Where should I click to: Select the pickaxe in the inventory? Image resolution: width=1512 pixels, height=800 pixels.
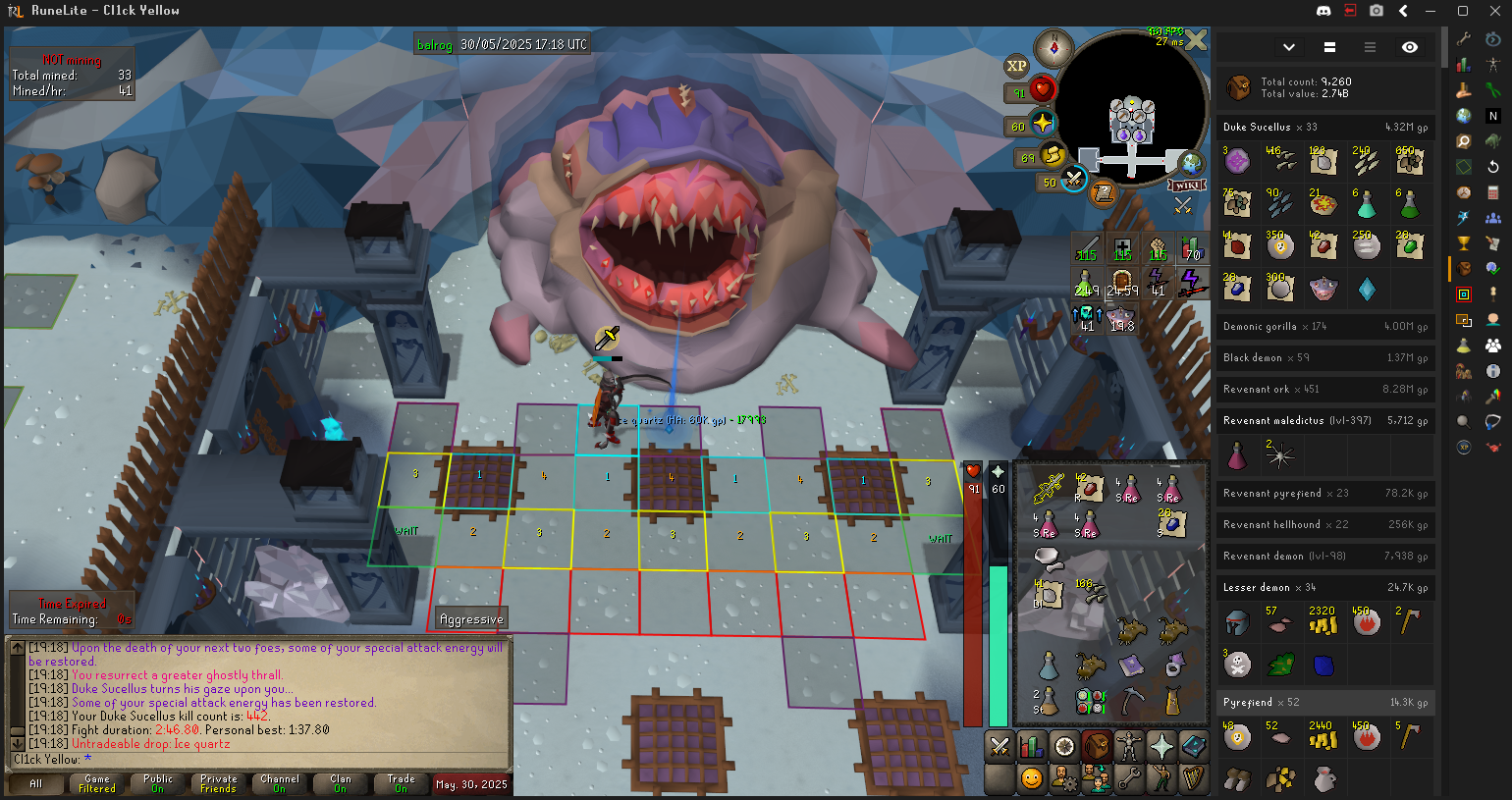click(1132, 699)
